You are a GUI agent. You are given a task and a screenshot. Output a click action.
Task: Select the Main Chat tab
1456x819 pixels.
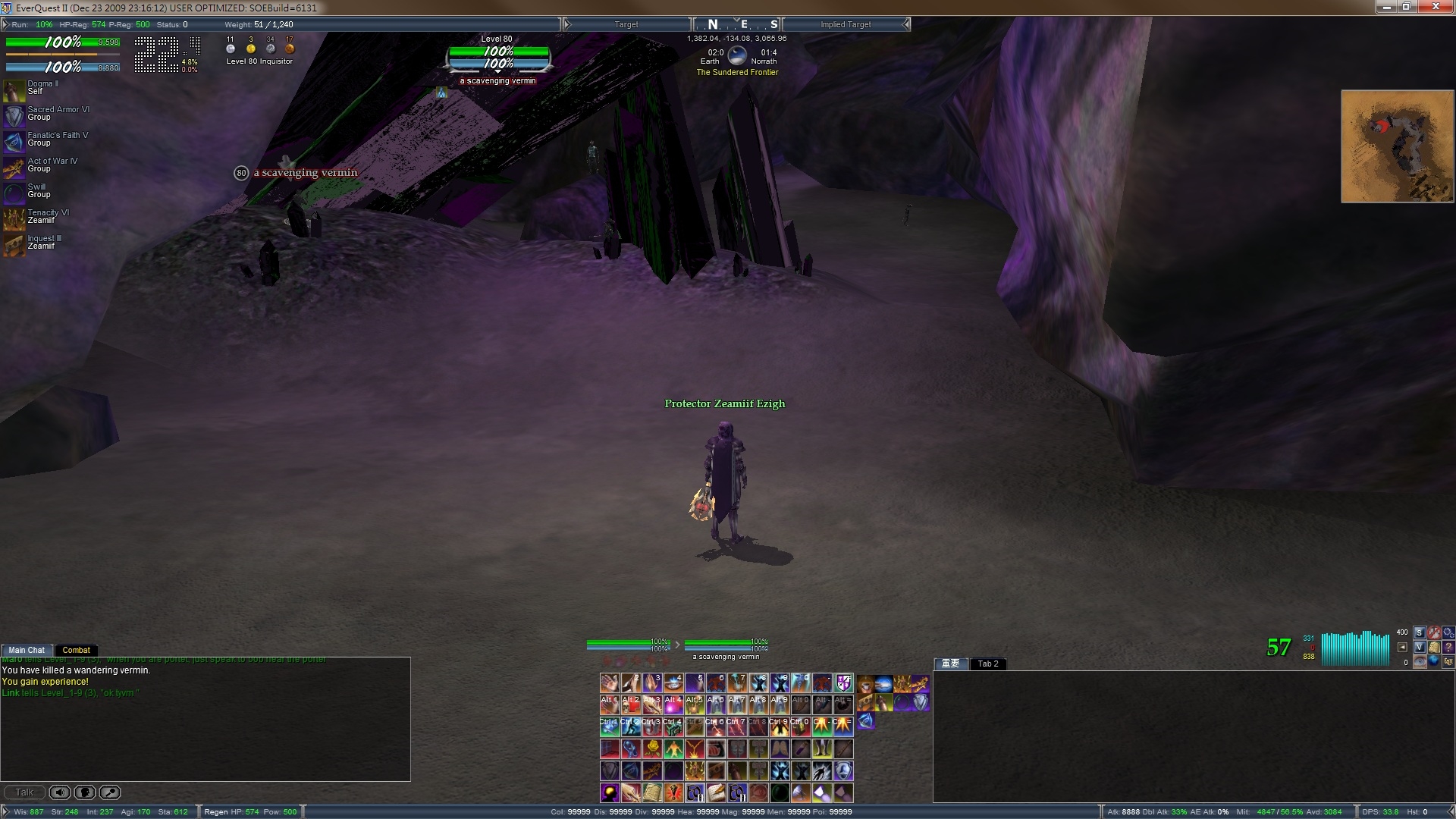(x=27, y=650)
